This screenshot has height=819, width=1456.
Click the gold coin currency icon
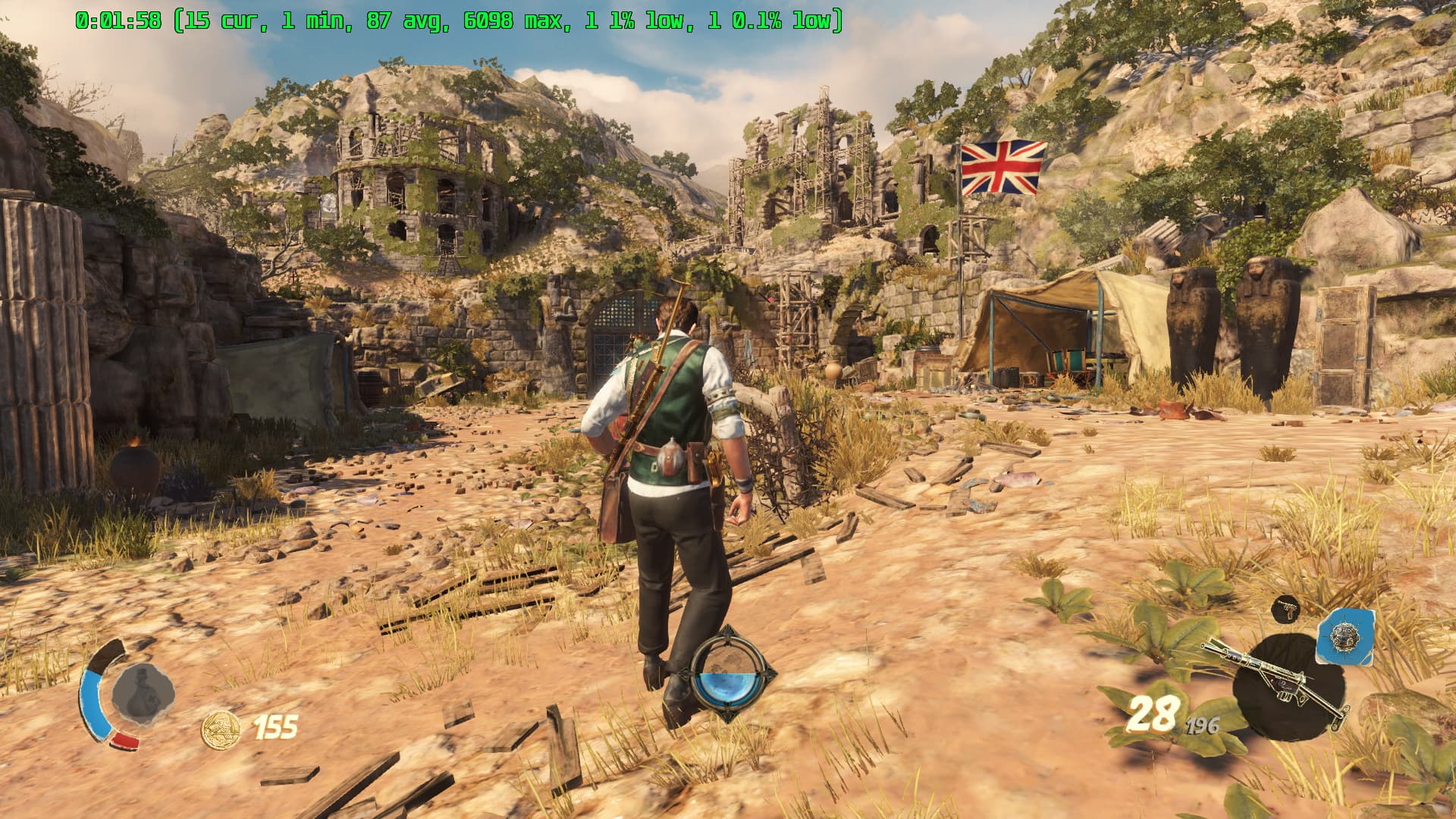pos(220,729)
